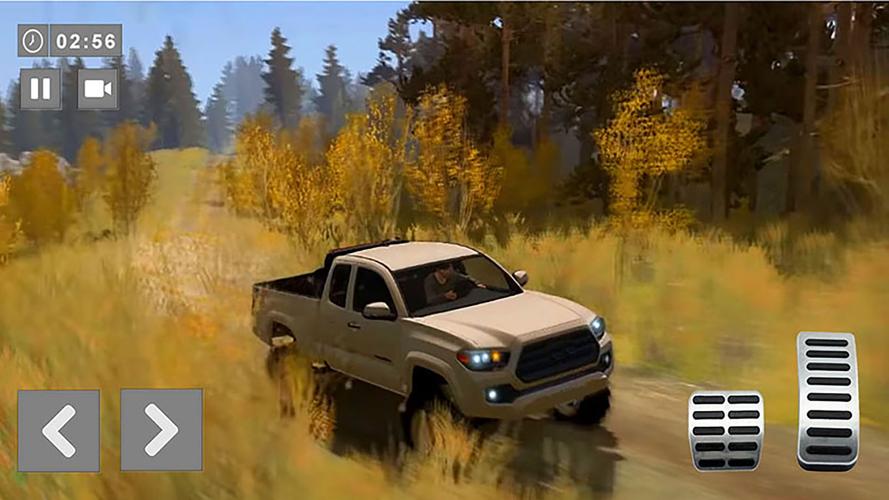Tap the tall accelerator pedal
The width and height of the screenshot is (889, 500).
click(x=827, y=400)
